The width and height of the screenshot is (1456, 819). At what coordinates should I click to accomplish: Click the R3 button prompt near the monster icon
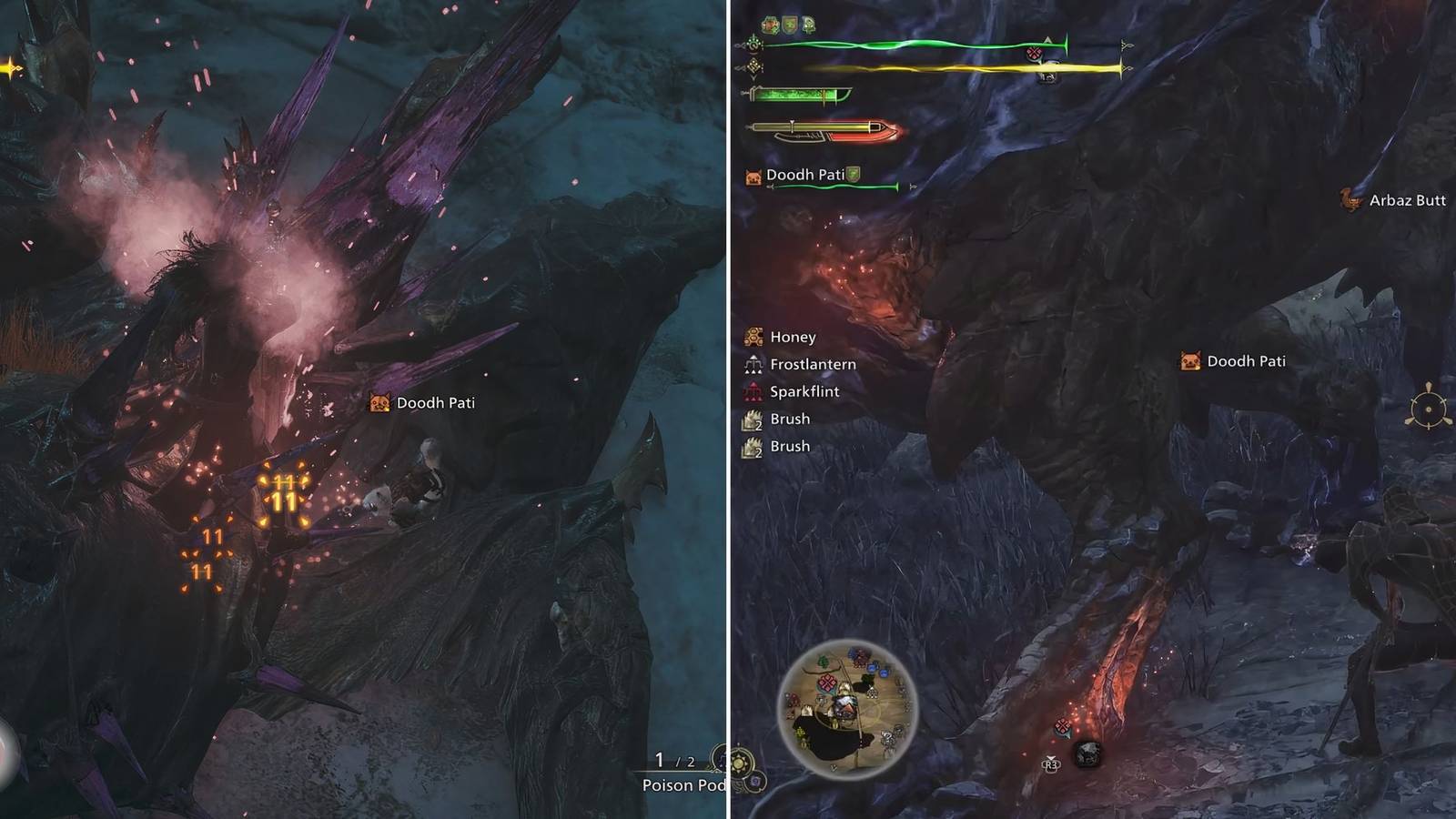1052,764
